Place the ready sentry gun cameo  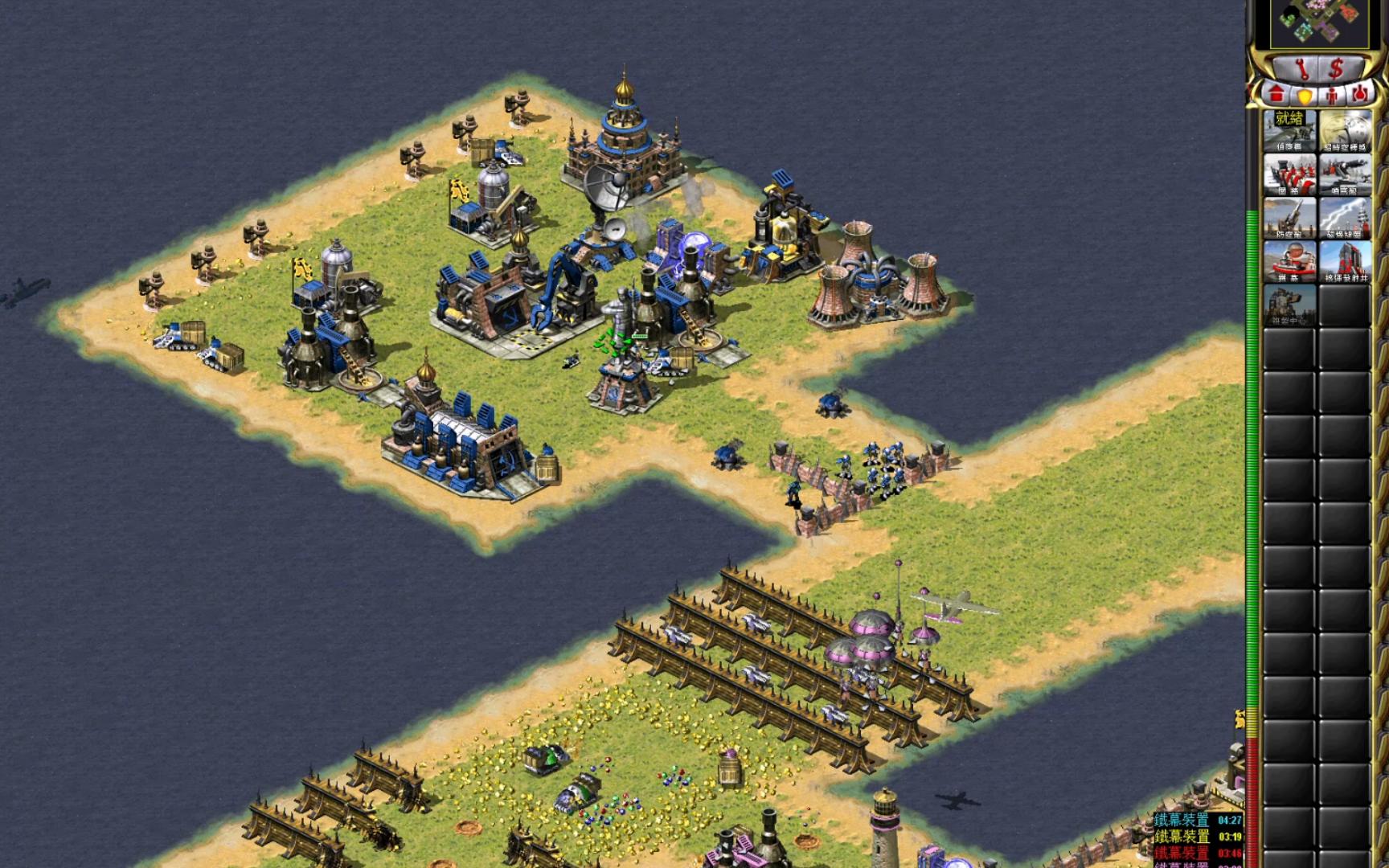coord(1289,130)
